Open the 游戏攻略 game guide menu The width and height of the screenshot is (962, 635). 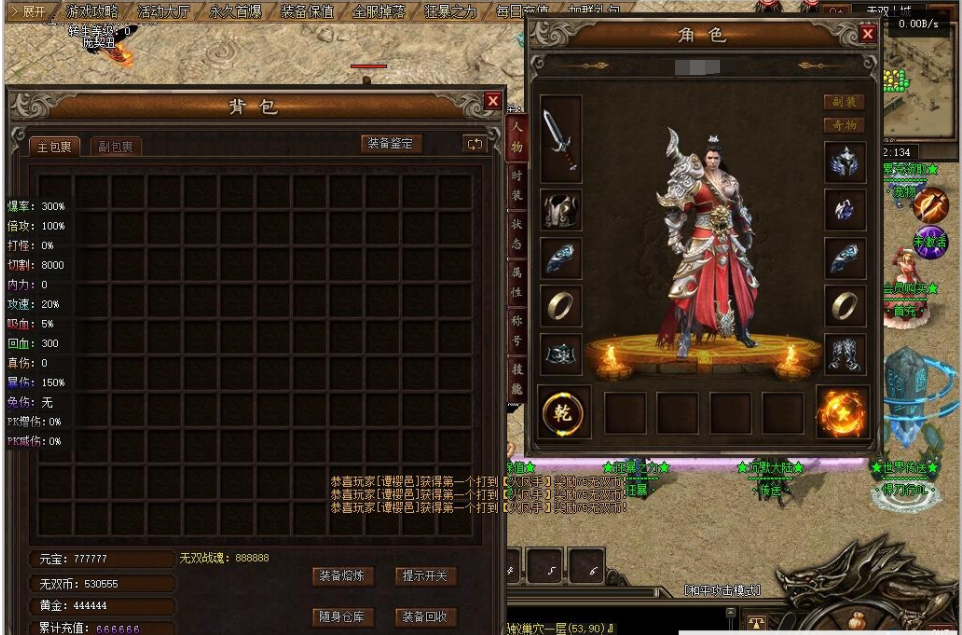click(x=92, y=12)
